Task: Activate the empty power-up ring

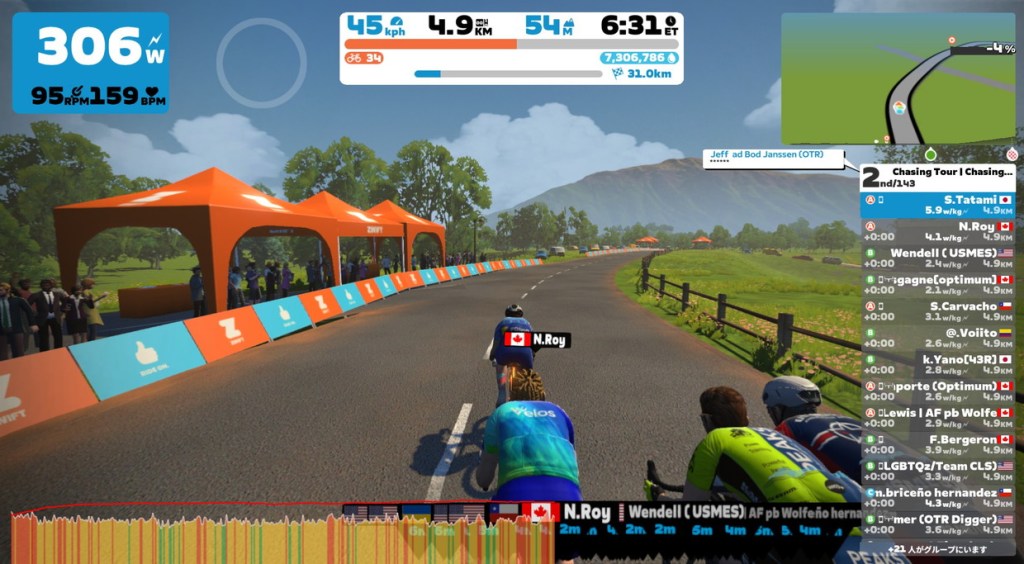Action: pyautogui.click(x=261, y=63)
